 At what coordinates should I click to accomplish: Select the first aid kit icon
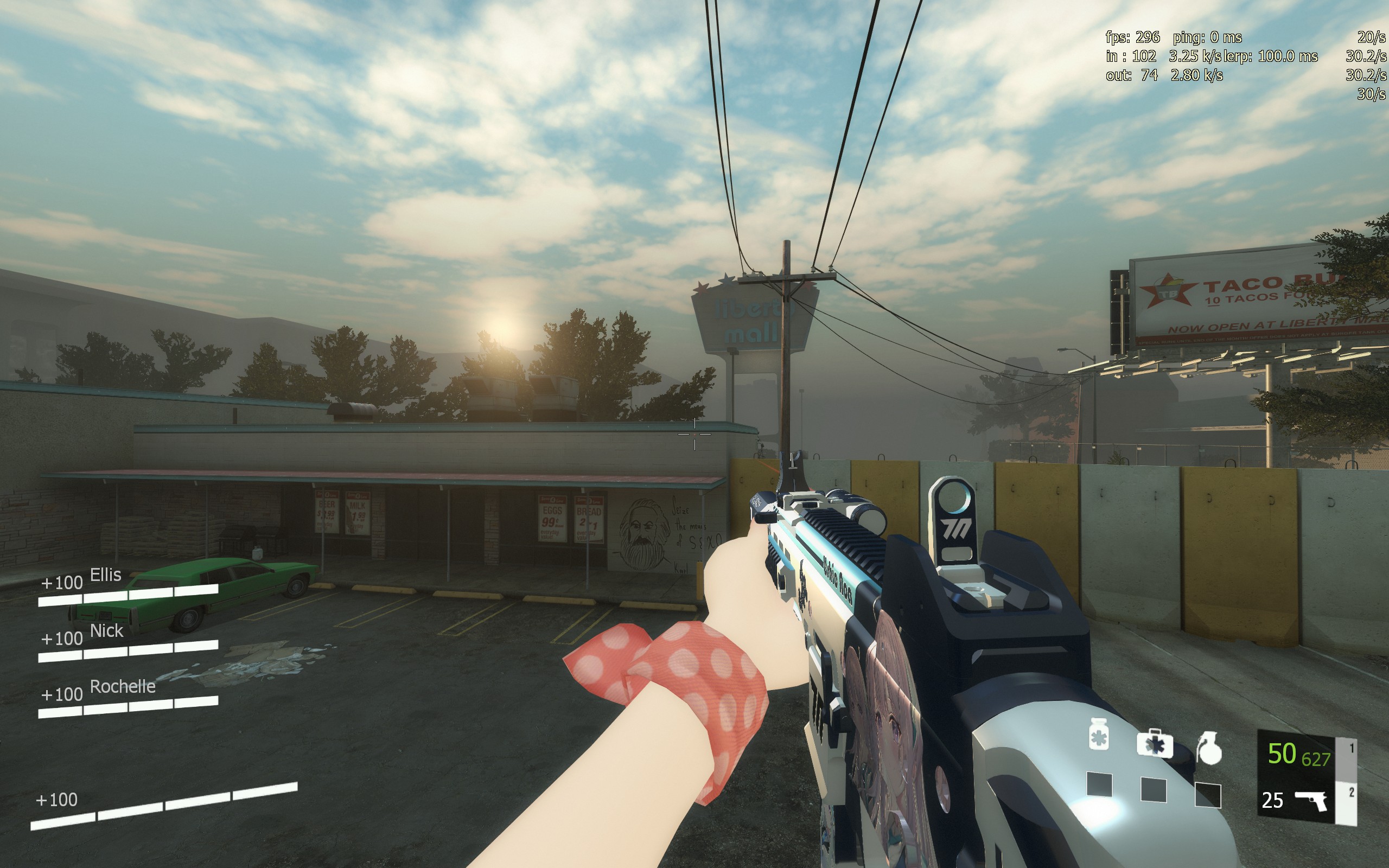[x=1154, y=744]
